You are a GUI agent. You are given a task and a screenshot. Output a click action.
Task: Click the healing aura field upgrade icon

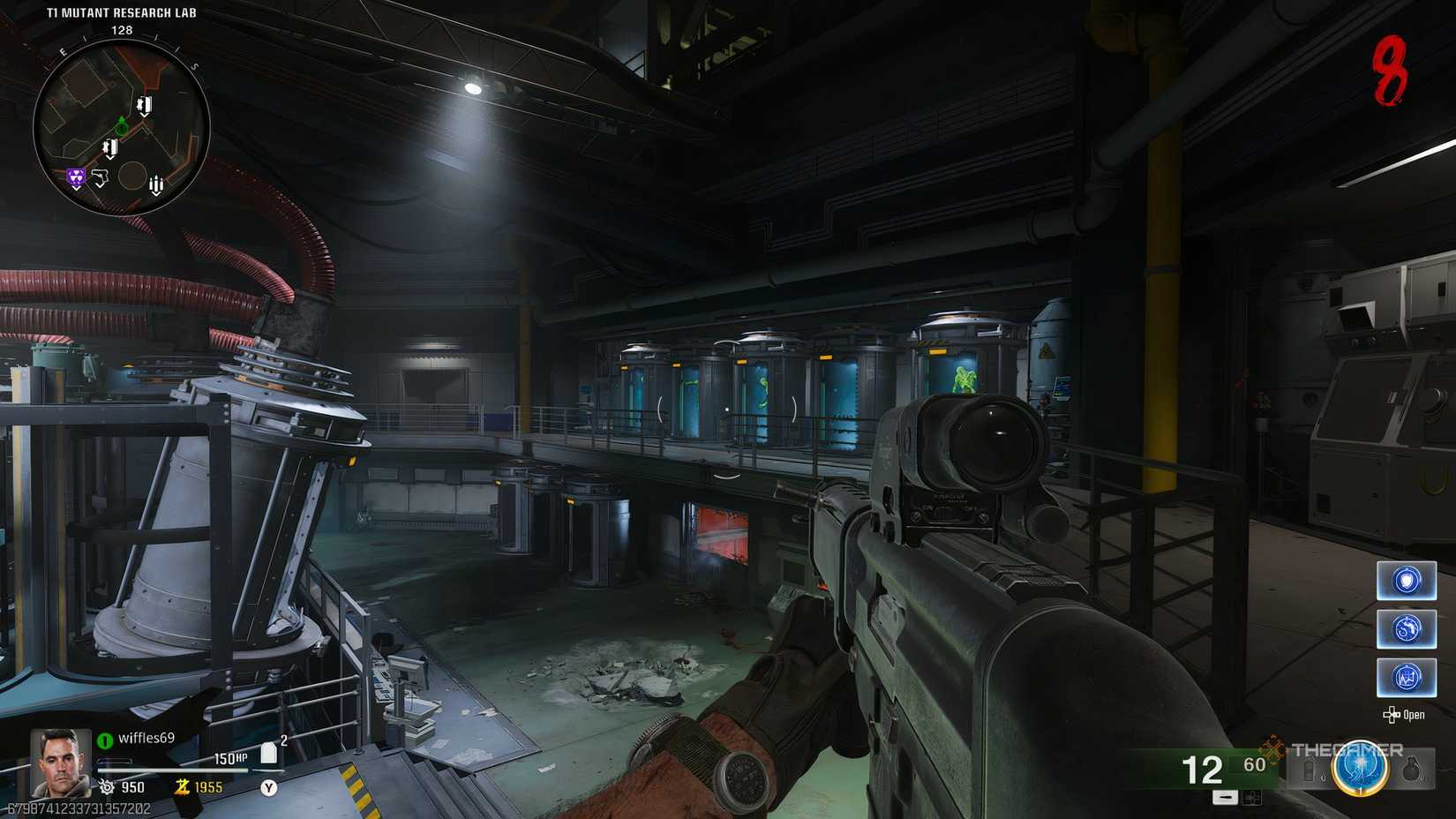tap(1407, 678)
